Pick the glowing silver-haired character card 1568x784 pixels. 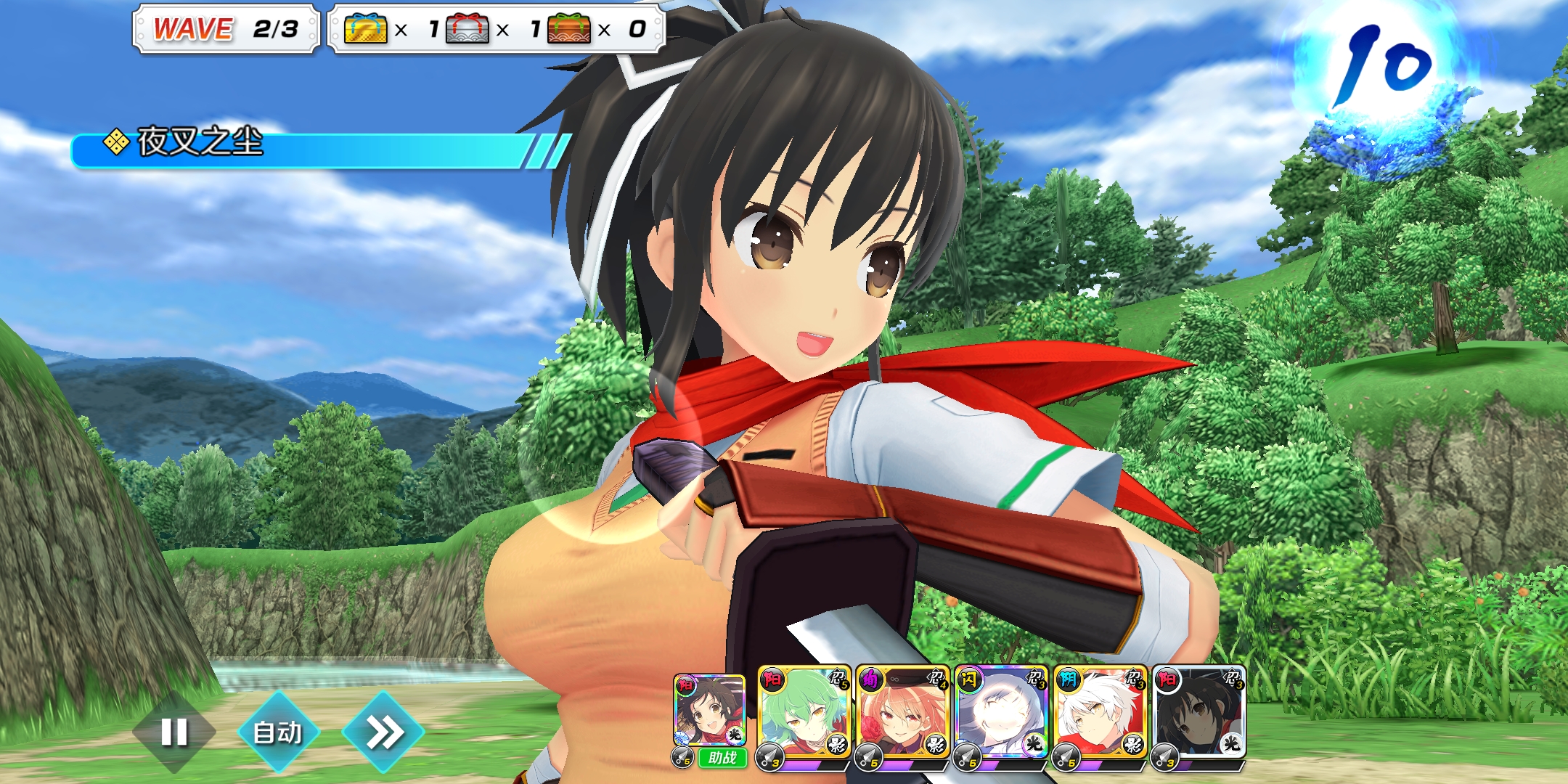(x=1001, y=713)
